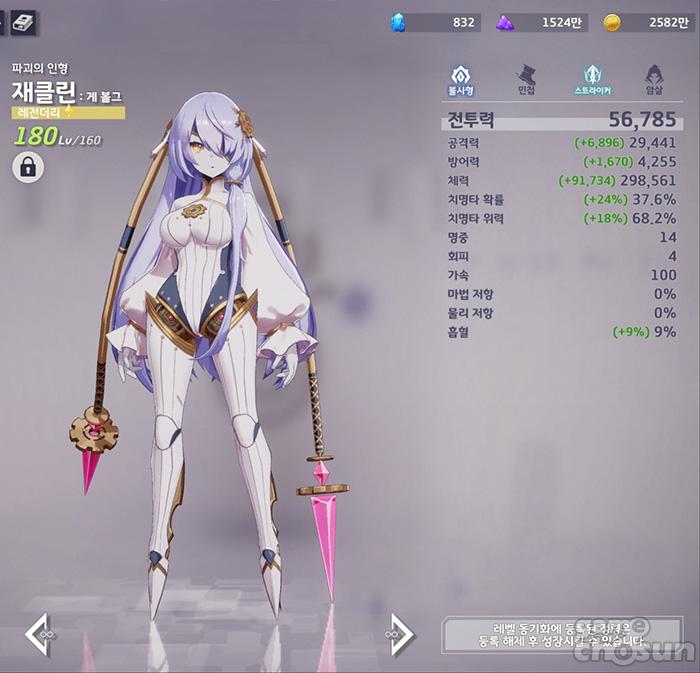Select the 민첩 top hat icon
The width and height of the screenshot is (700, 673).
[x=525, y=78]
